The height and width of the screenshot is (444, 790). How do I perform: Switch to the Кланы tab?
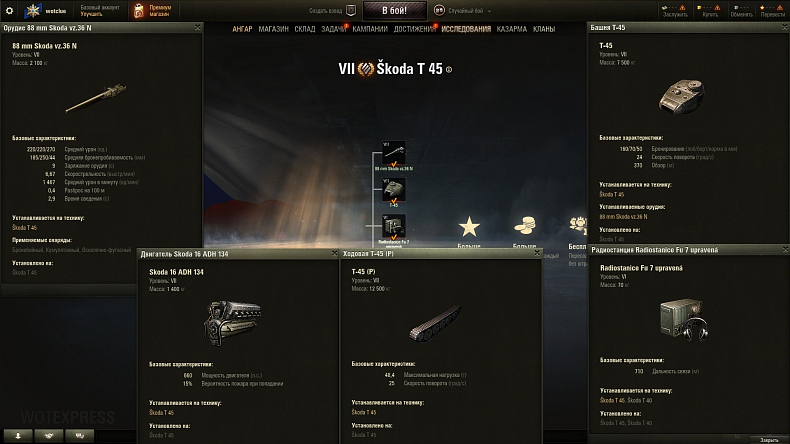[x=544, y=29]
